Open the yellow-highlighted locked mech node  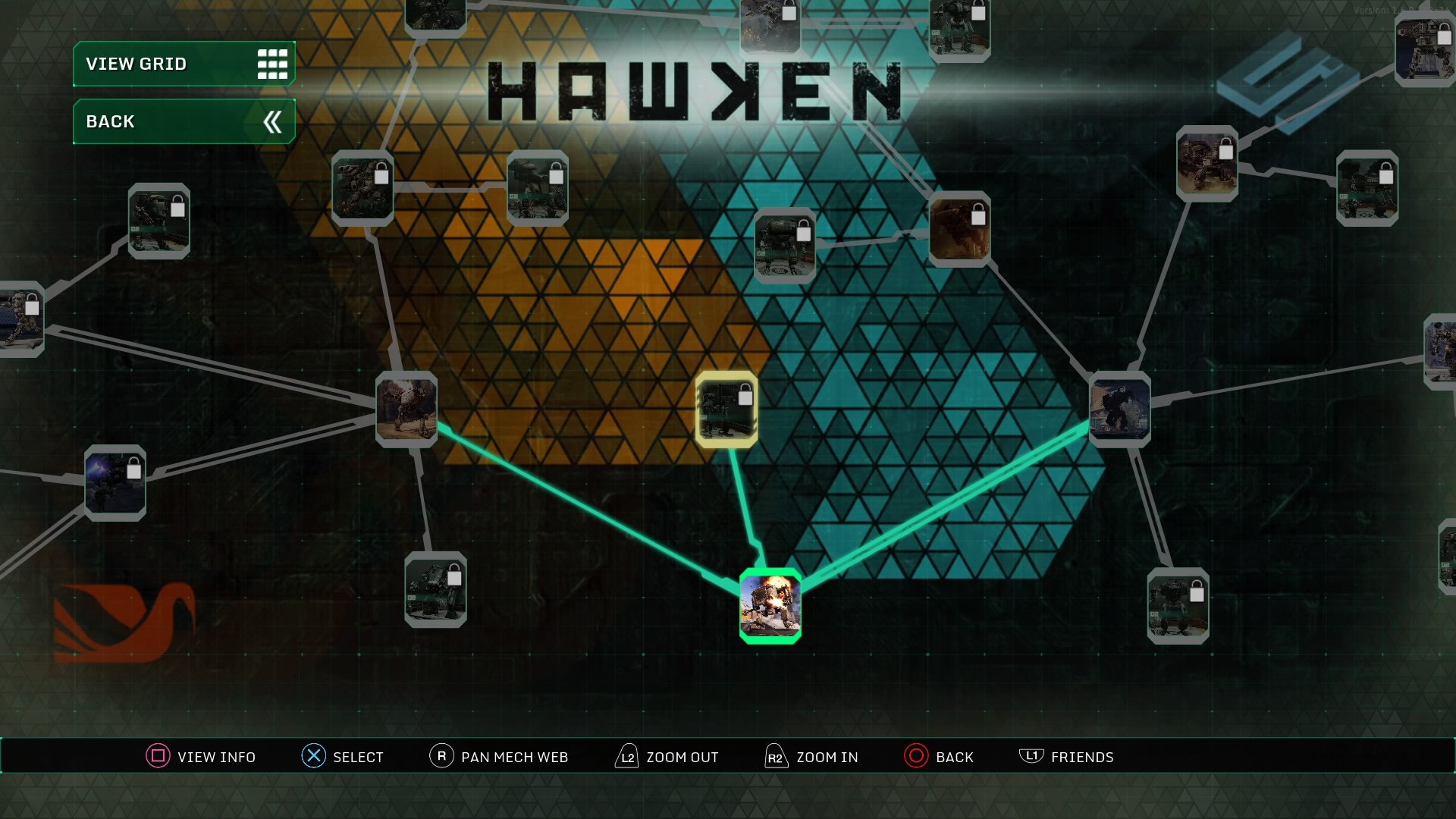coord(726,409)
